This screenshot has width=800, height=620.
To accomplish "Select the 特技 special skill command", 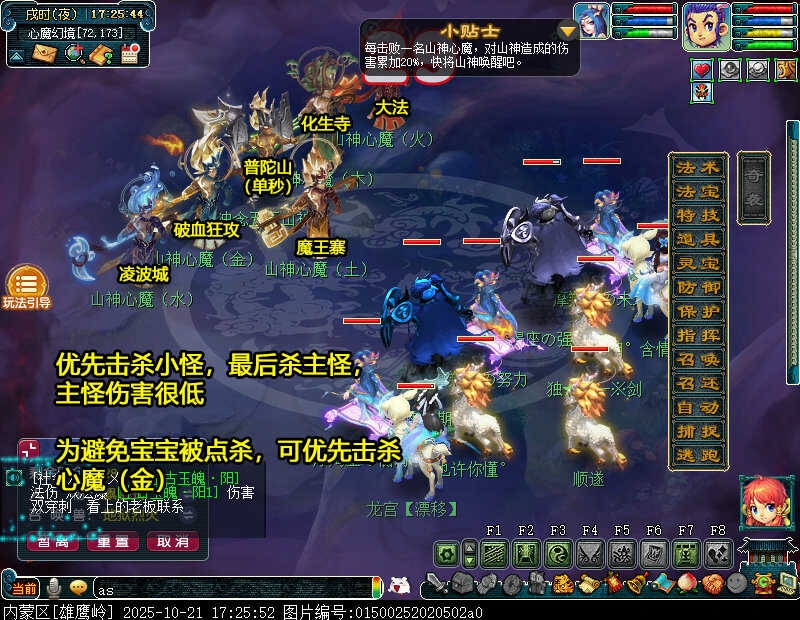I will click(x=697, y=215).
